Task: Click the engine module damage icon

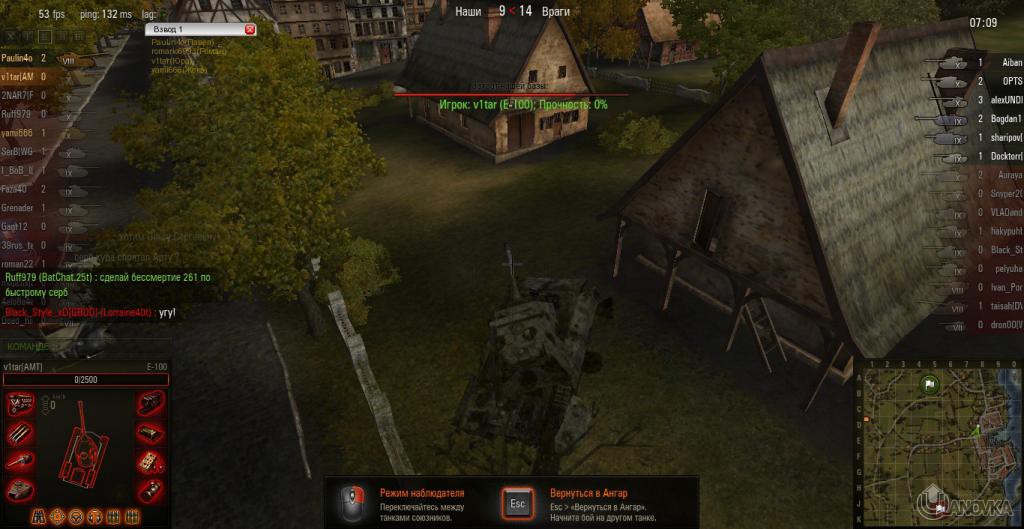Action: 21,404
